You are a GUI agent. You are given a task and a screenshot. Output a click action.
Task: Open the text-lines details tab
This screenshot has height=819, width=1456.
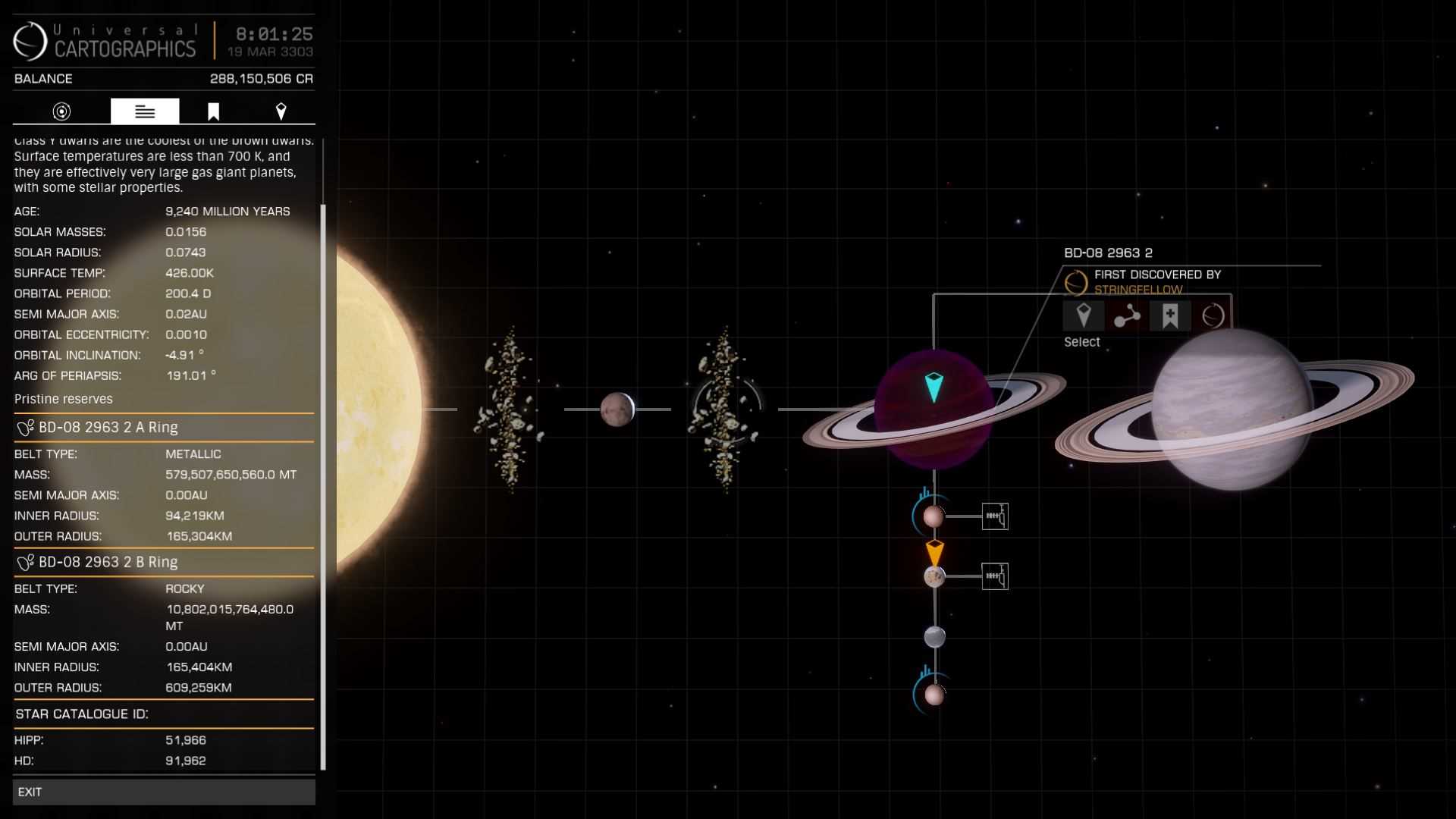coord(145,111)
